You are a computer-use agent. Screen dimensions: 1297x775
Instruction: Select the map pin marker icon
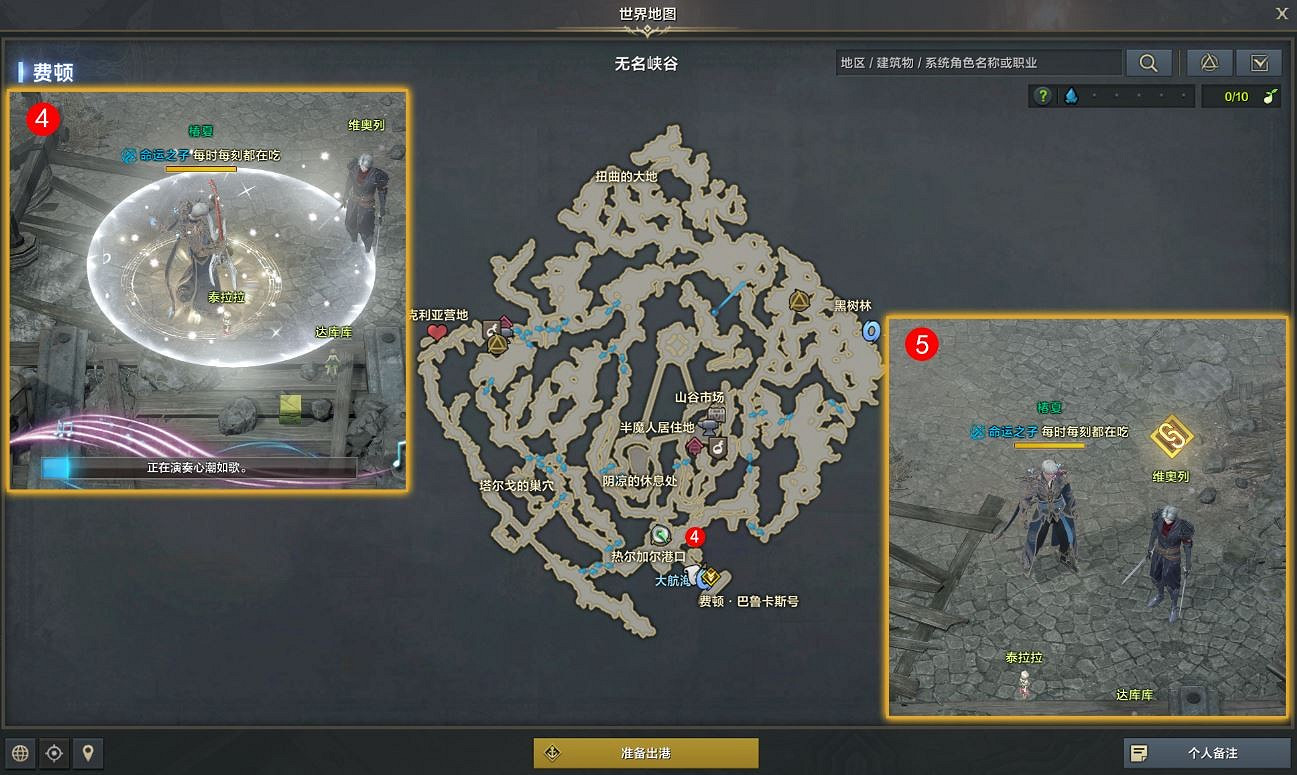tap(88, 753)
